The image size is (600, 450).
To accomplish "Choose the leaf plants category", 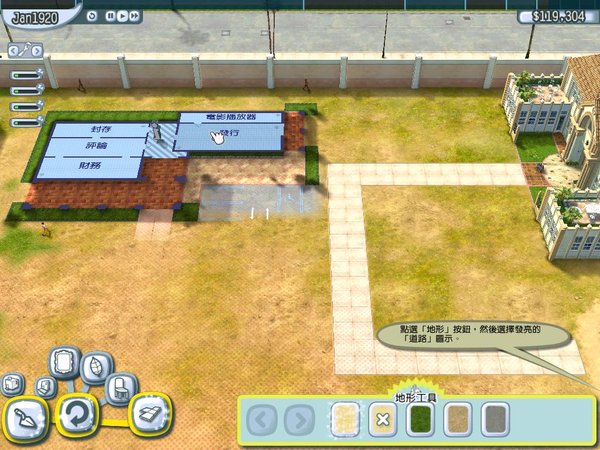I will (98, 367).
